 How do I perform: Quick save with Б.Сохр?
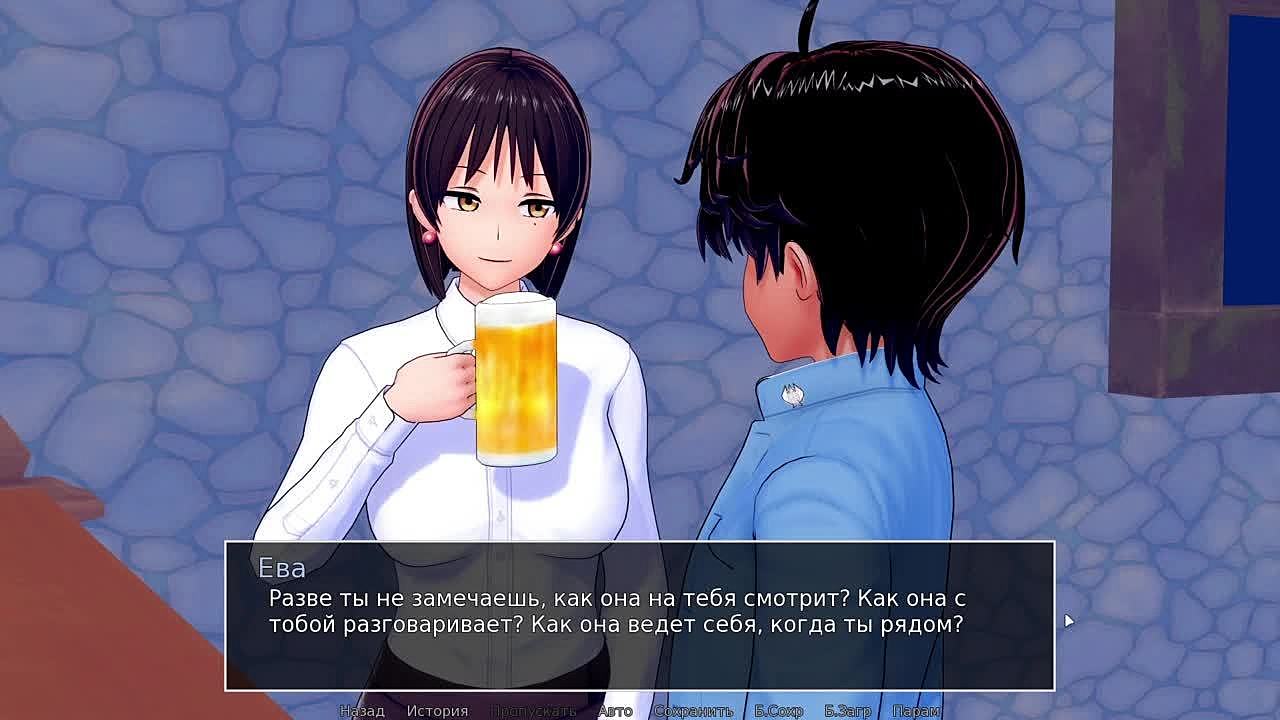pos(779,711)
